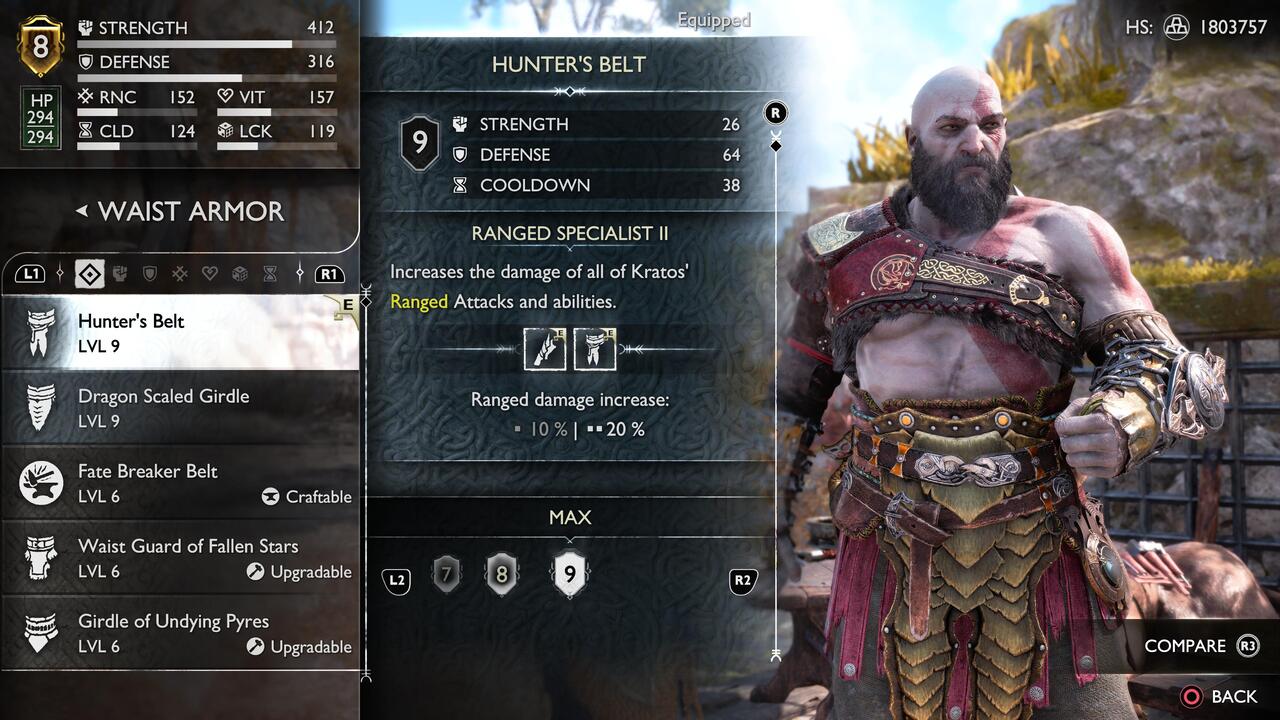Click the shield level 9 upgrade icon
The width and height of the screenshot is (1280, 720).
[570, 573]
